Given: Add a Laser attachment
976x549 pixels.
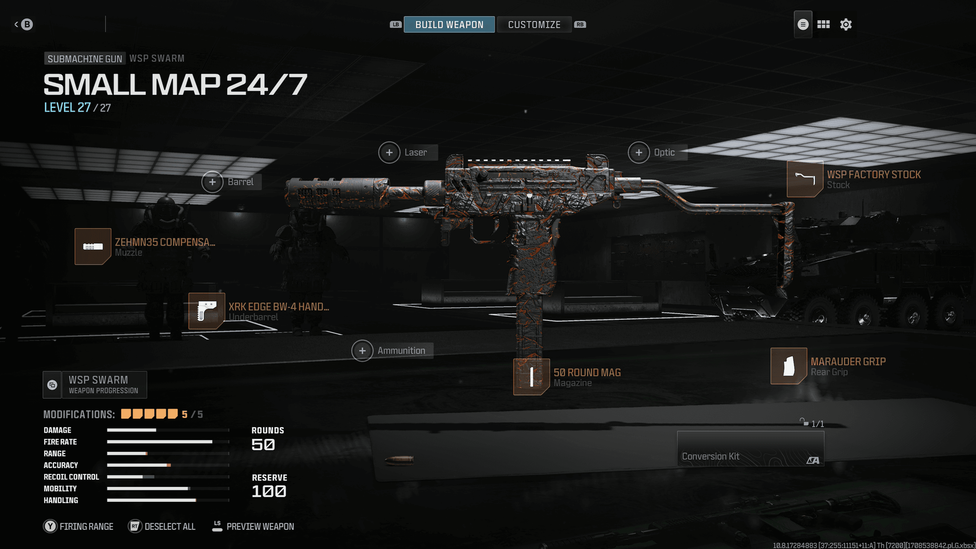Looking at the screenshot, I should [x=389, y=152].
